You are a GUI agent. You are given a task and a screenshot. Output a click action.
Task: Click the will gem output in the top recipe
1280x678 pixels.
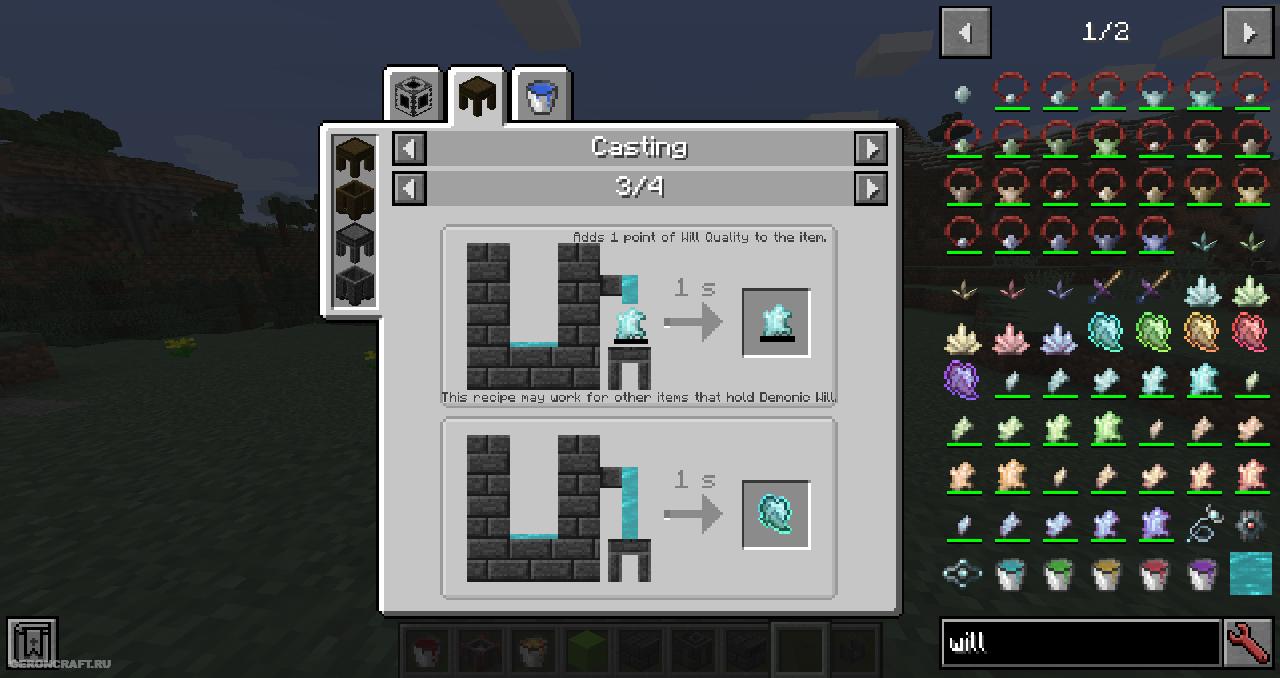click(776, 323)
